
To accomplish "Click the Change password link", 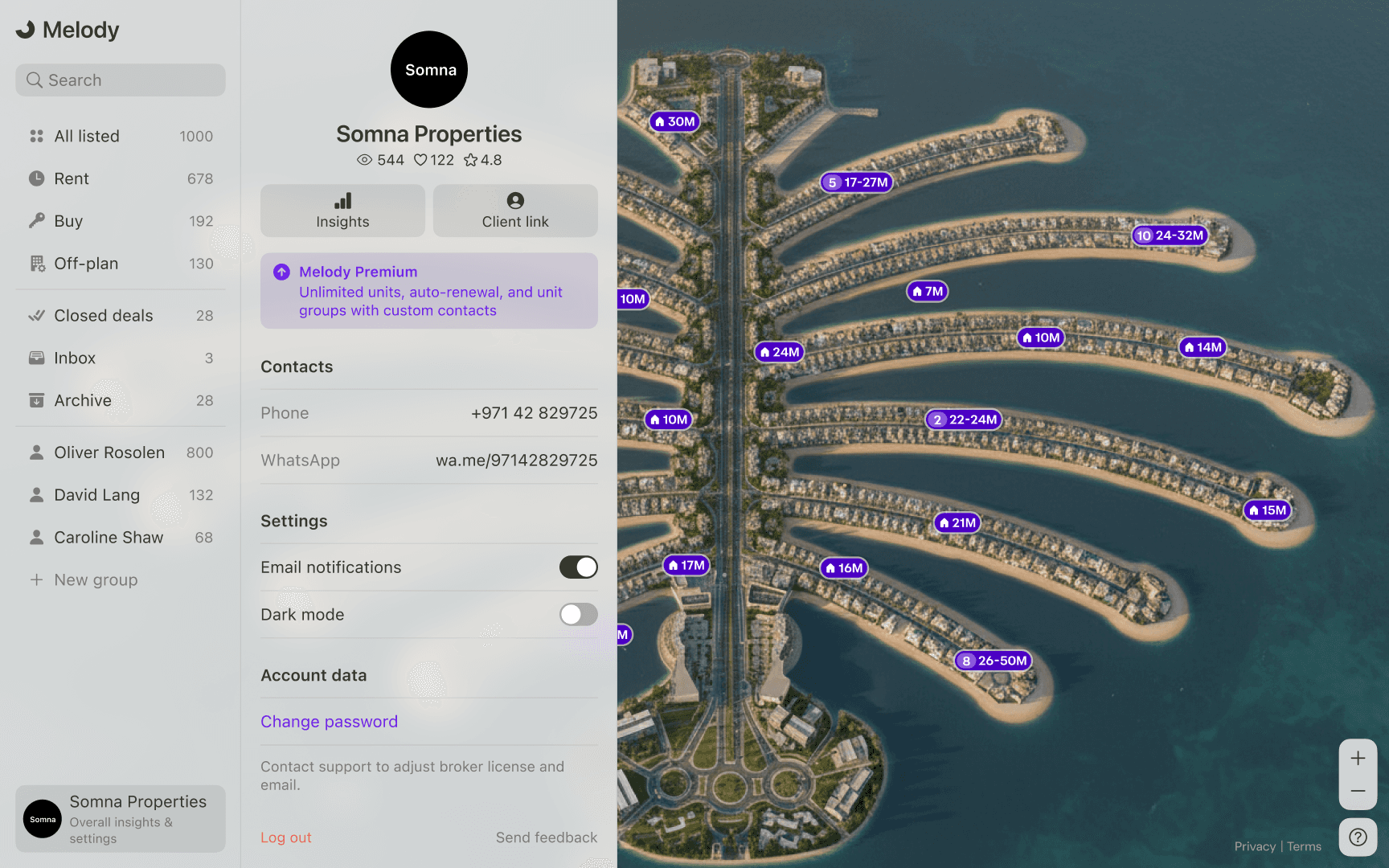I will pyautogui.click(x=329, y=722).
